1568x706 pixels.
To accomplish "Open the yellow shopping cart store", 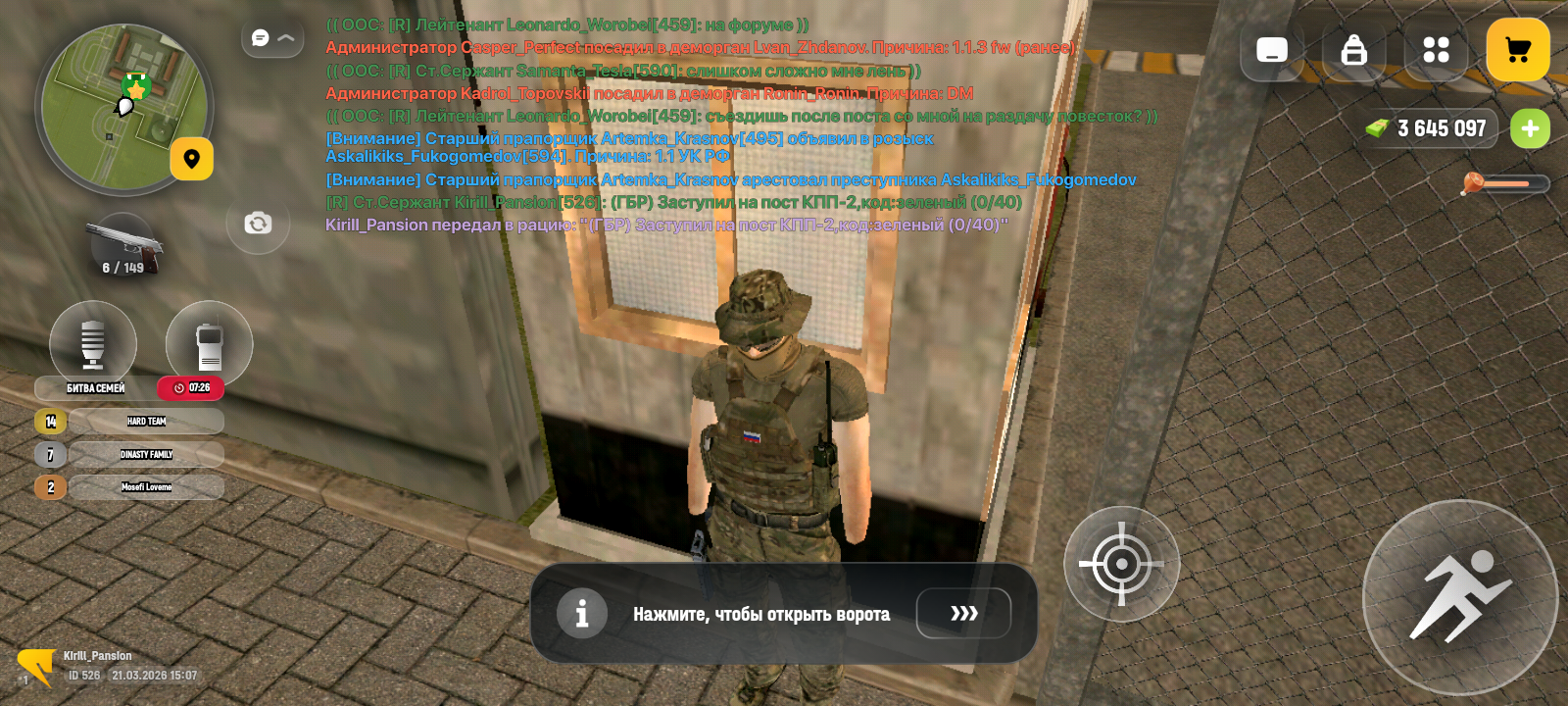I will (1518, 49).
